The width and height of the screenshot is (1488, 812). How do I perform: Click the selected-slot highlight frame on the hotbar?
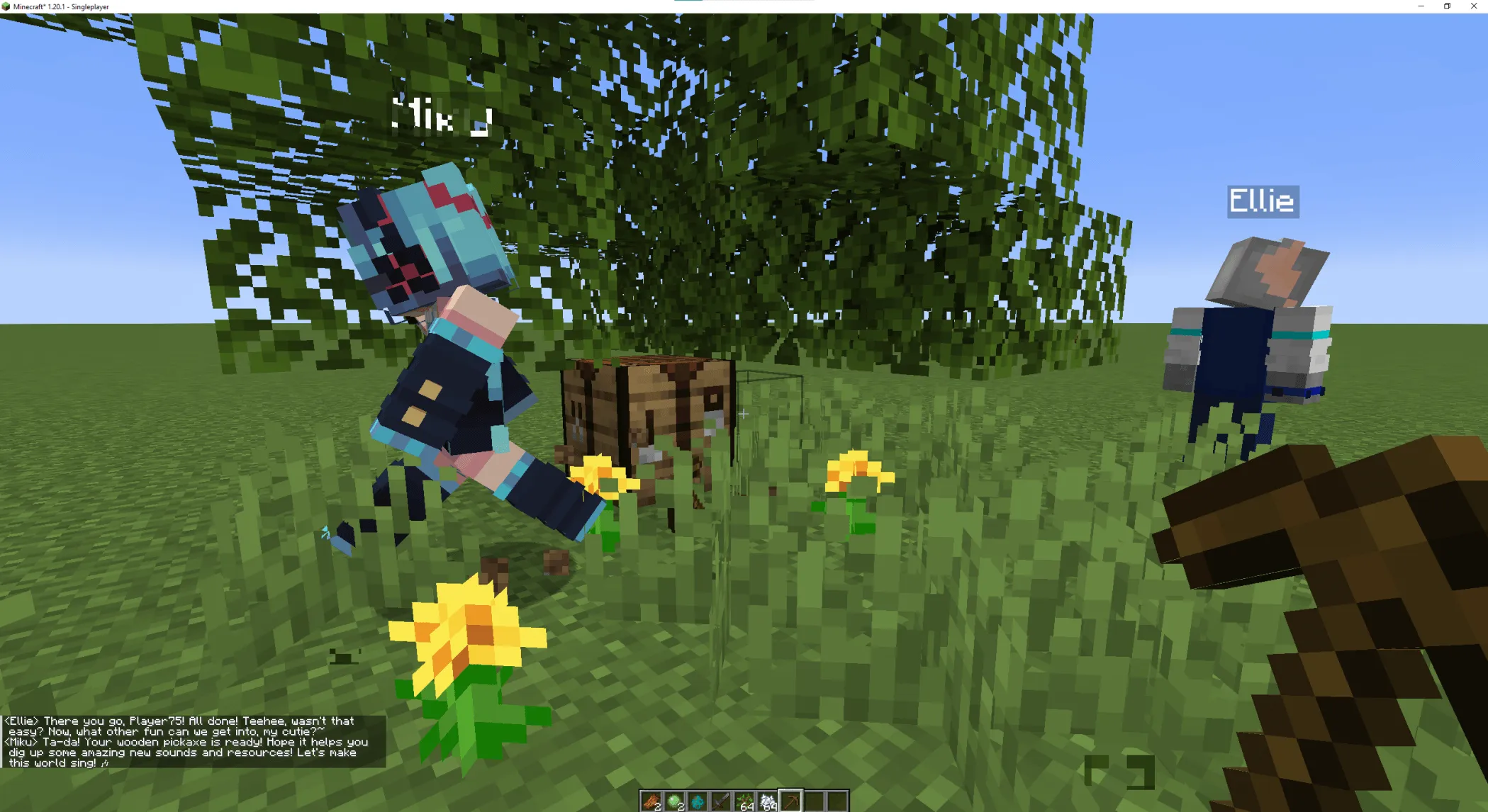click(790, 801)
